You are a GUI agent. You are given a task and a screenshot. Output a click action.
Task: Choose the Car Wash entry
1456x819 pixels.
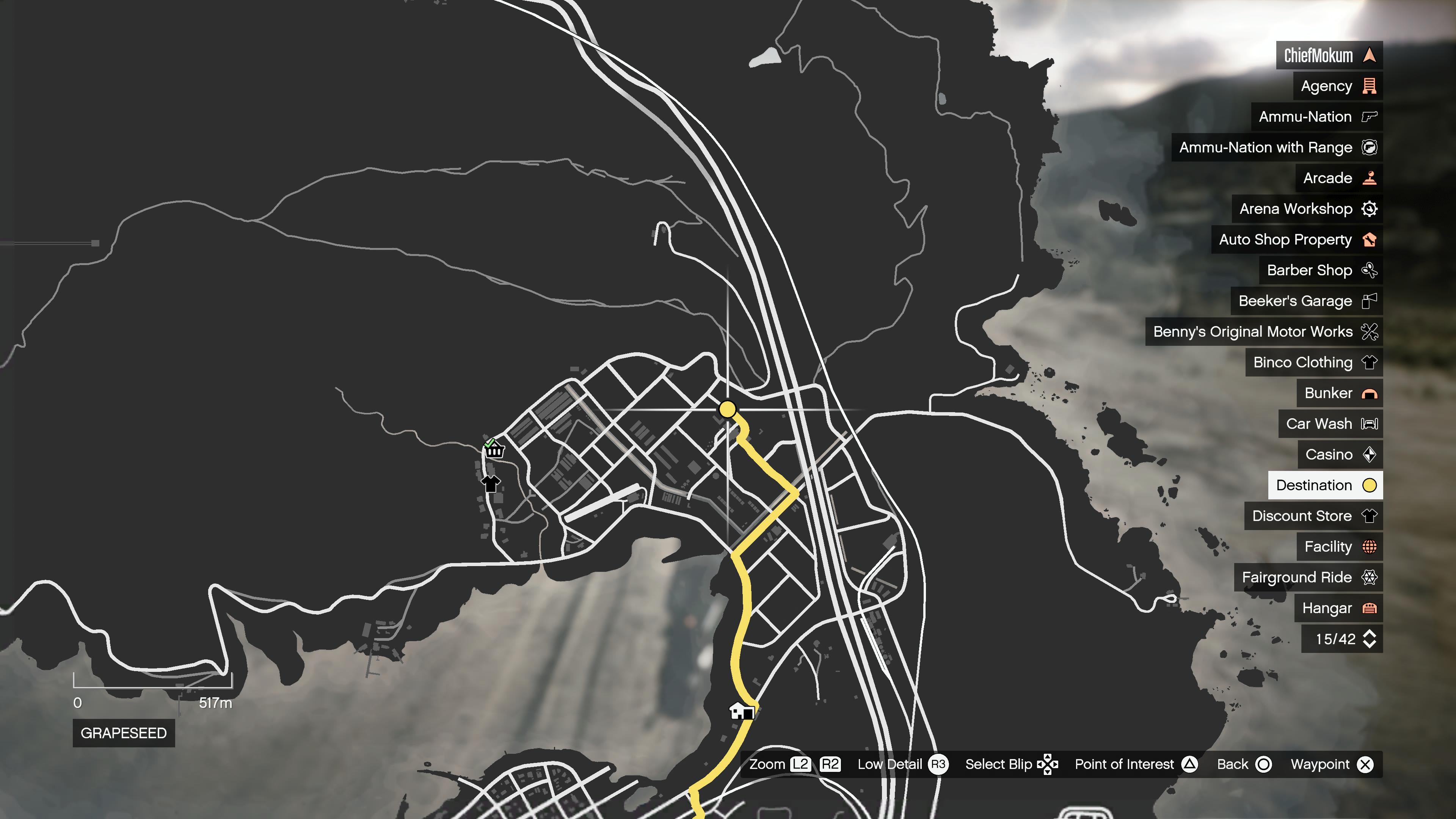click(1330, 424)
